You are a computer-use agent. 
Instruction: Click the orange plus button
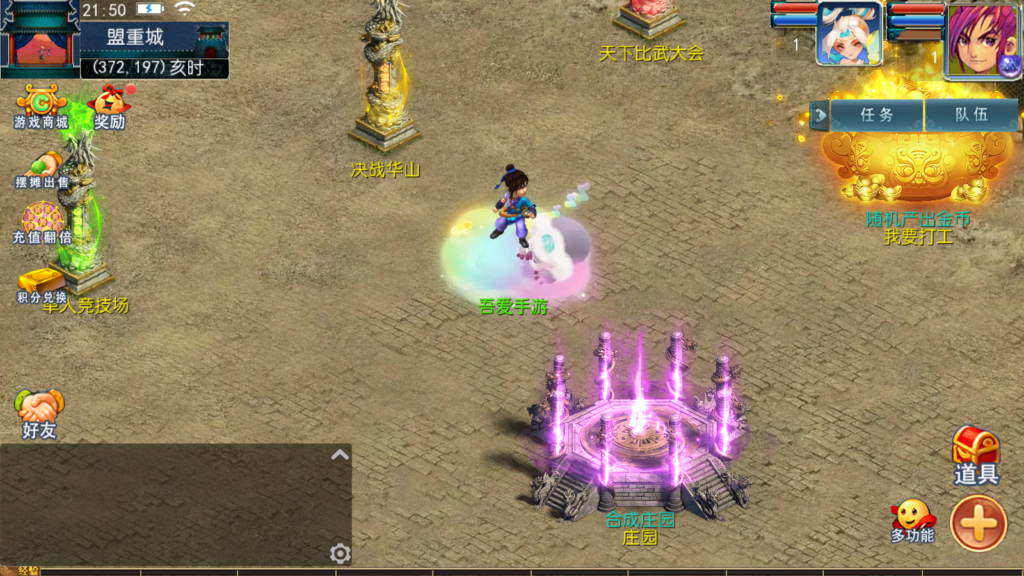[978, 522]
